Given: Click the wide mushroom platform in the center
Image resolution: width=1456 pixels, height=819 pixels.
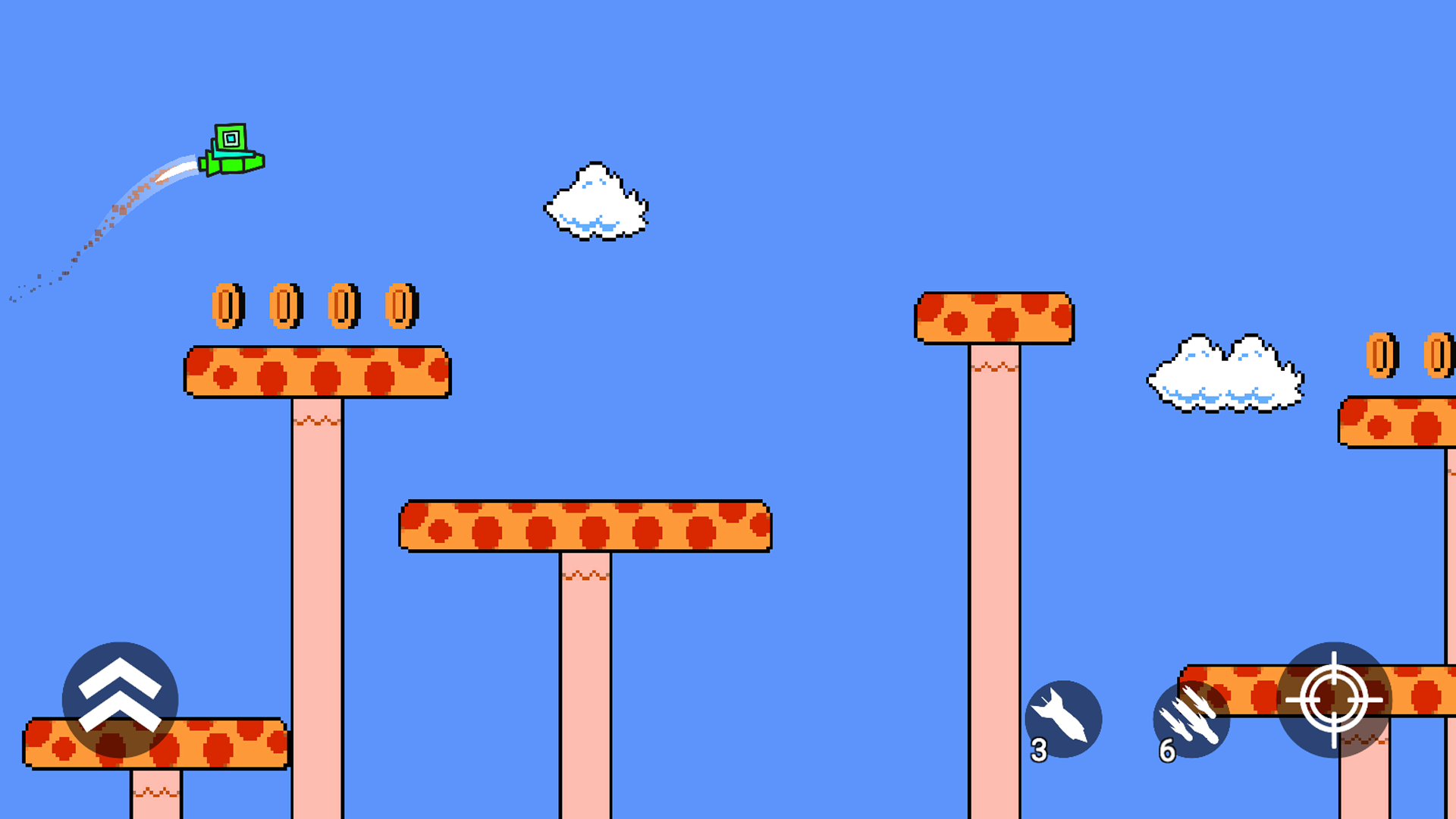Looking at the screenshot, I should tap(585, 525).
